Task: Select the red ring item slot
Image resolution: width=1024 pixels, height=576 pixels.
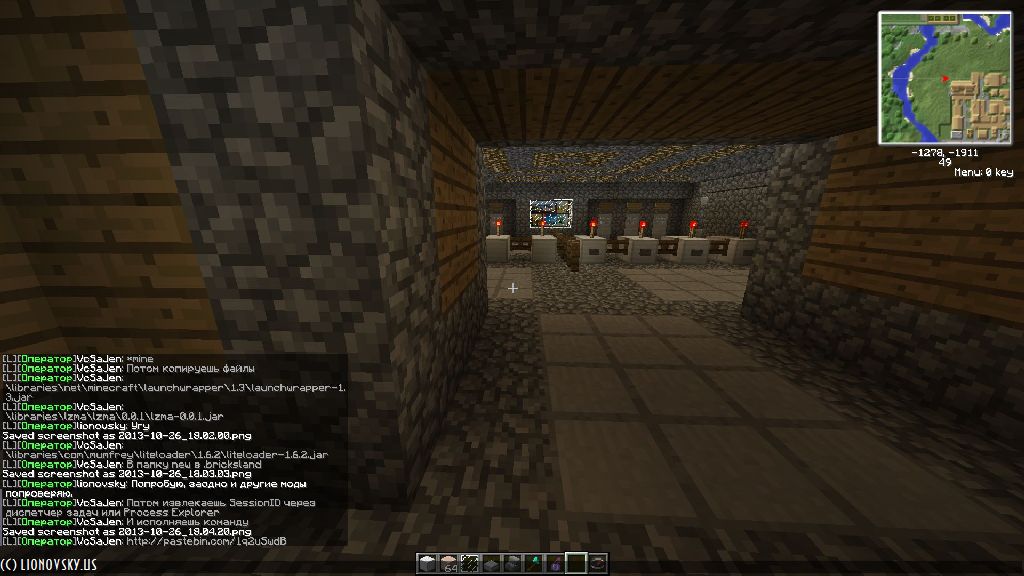Action: (598, 563)
